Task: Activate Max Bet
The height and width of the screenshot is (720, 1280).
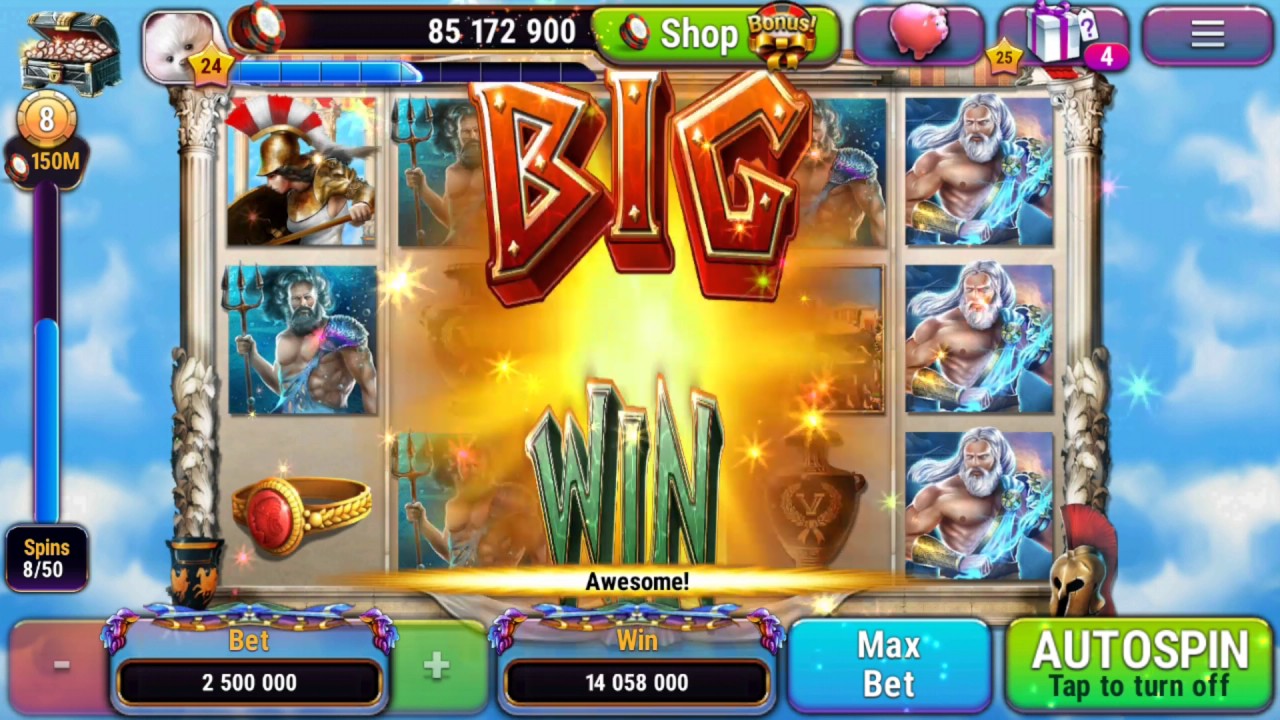Action: click(888, 663)
